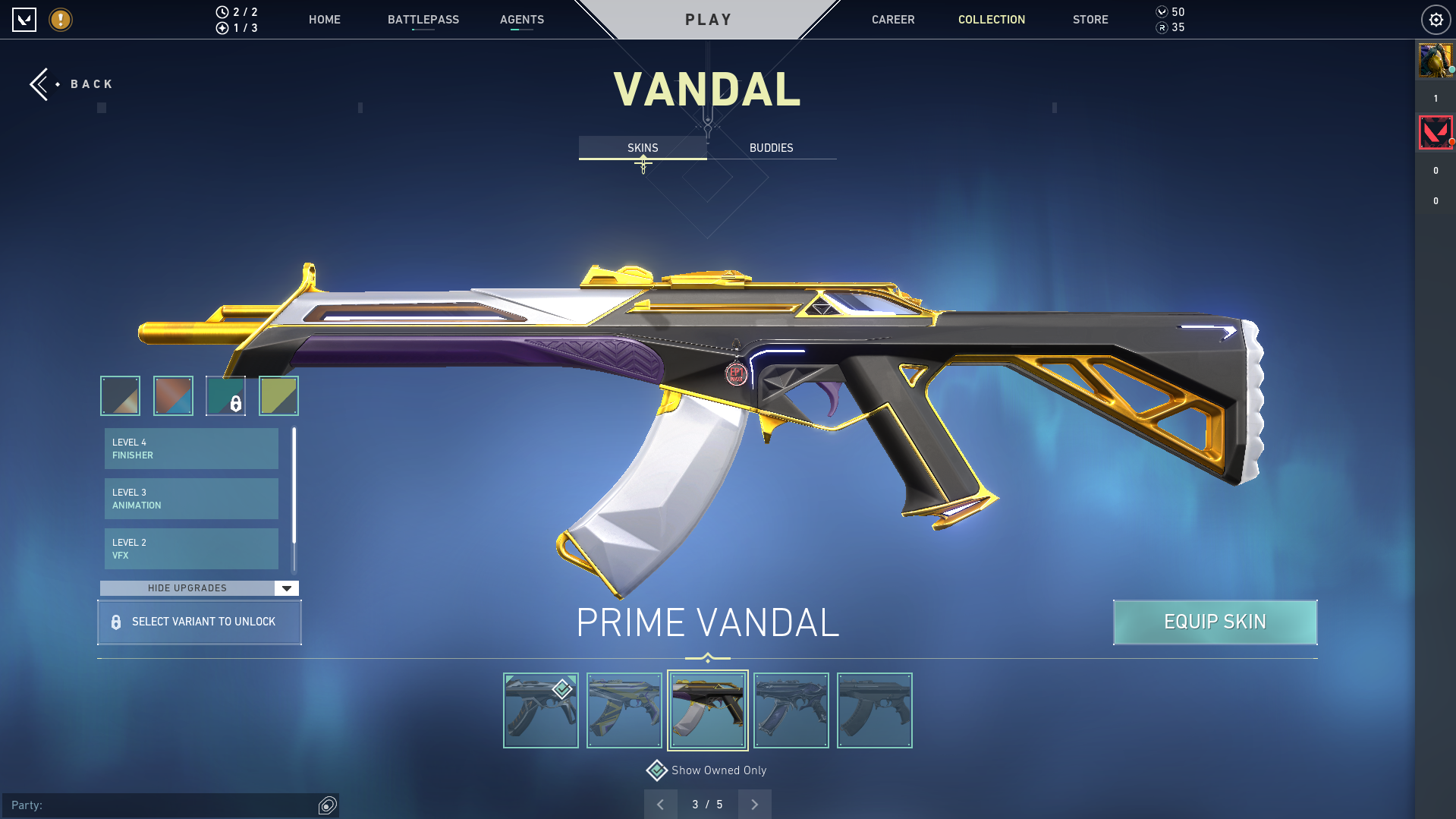The image size is (1456, 819).
Task: Click the Valorant logo in top-left corner
Action: [25, 20]
